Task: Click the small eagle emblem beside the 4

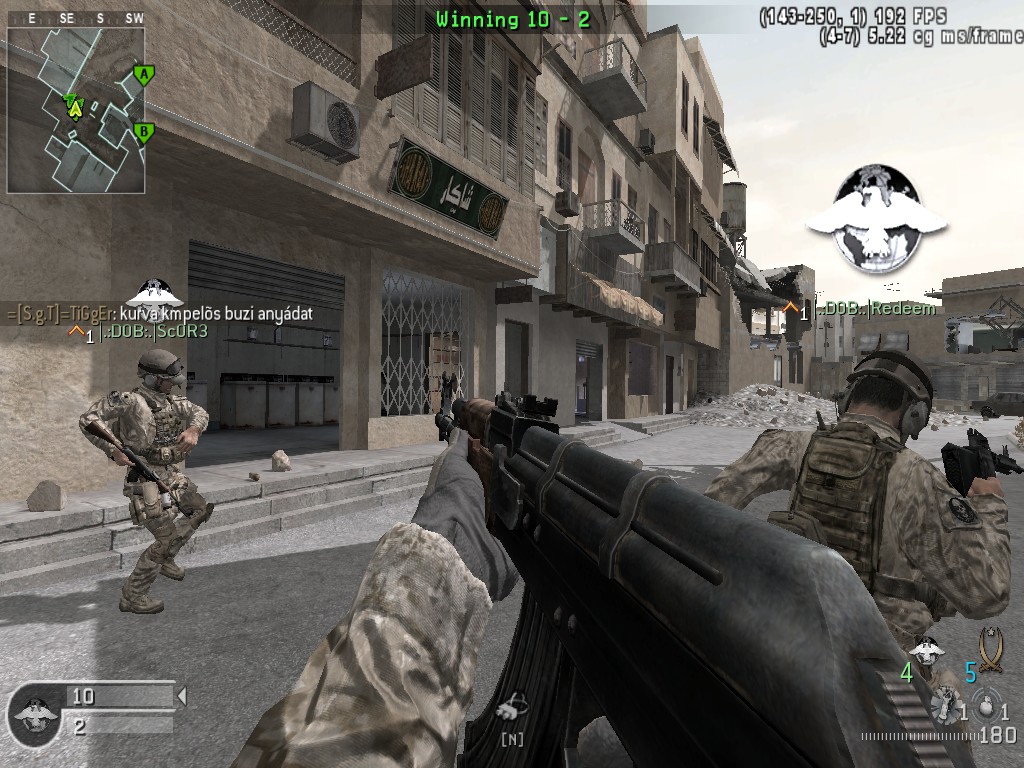Action: pos(929,651)
